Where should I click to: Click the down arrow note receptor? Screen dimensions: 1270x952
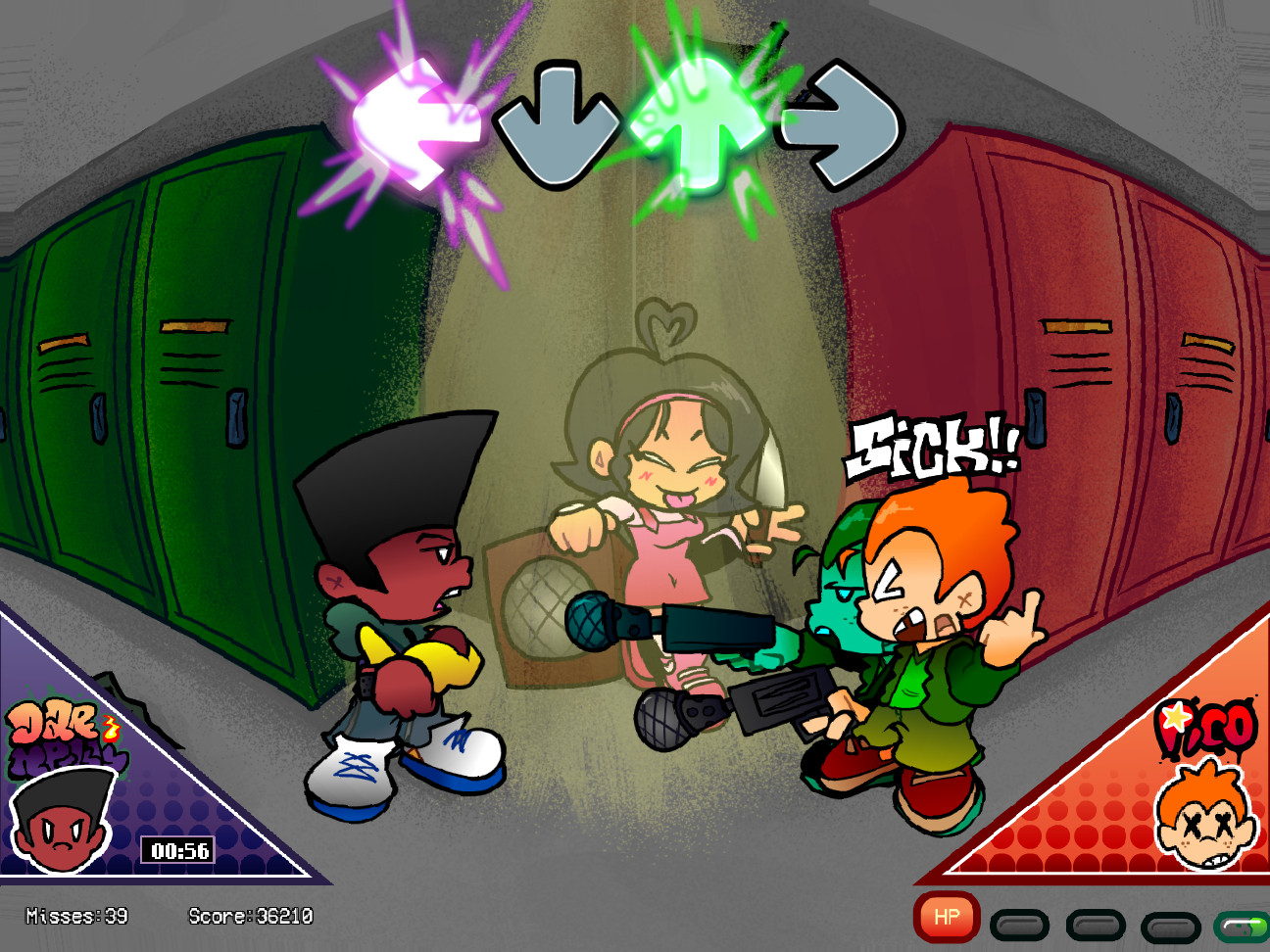pyautogui.click(x=559, y=122)
